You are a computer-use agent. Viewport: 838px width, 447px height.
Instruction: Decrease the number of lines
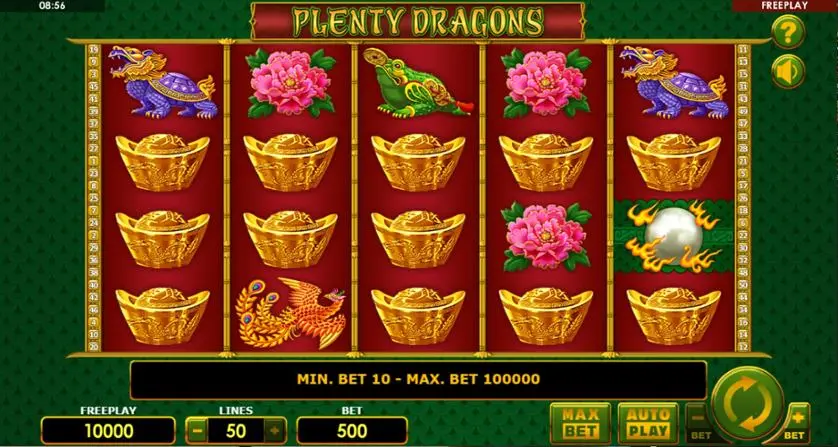198,431
